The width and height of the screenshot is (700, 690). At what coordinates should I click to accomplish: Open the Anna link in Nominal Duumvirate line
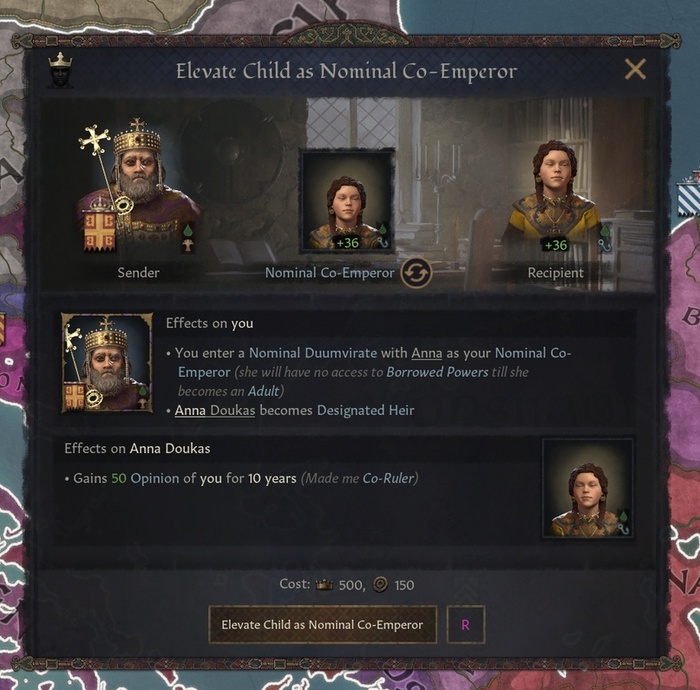point(427,353)
